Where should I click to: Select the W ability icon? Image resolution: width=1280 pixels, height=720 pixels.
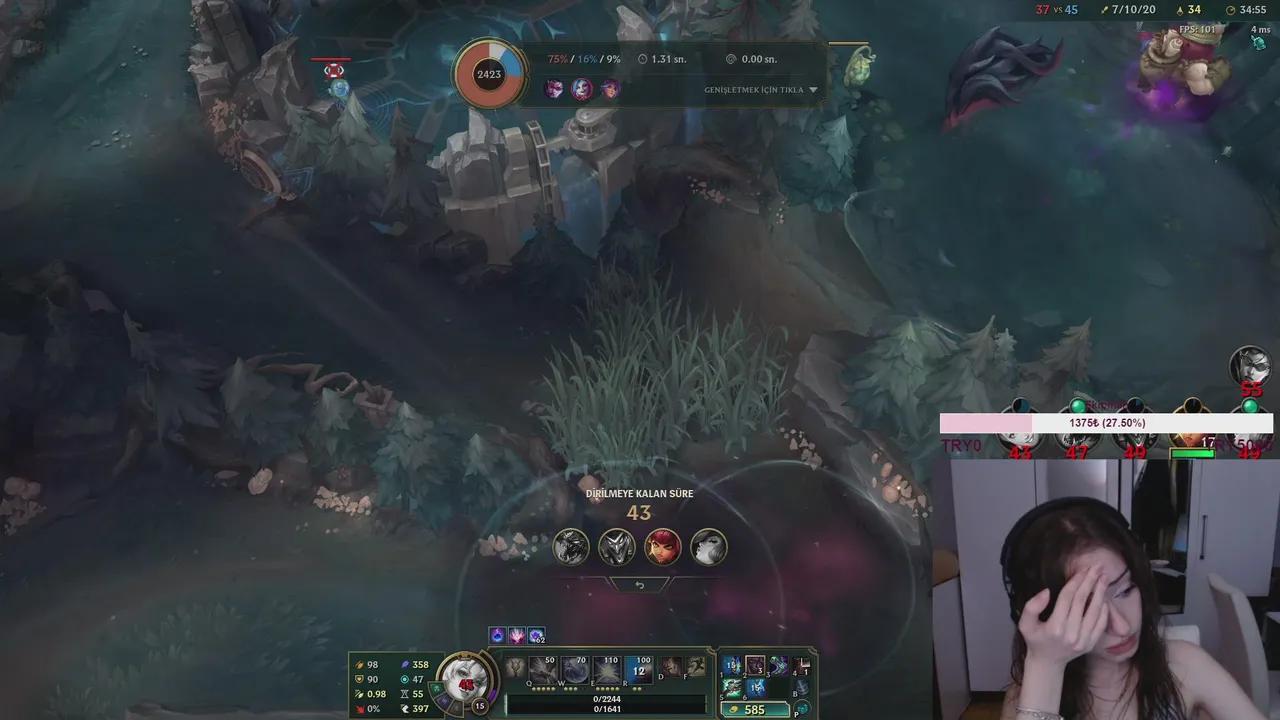(x=574, y=669)
